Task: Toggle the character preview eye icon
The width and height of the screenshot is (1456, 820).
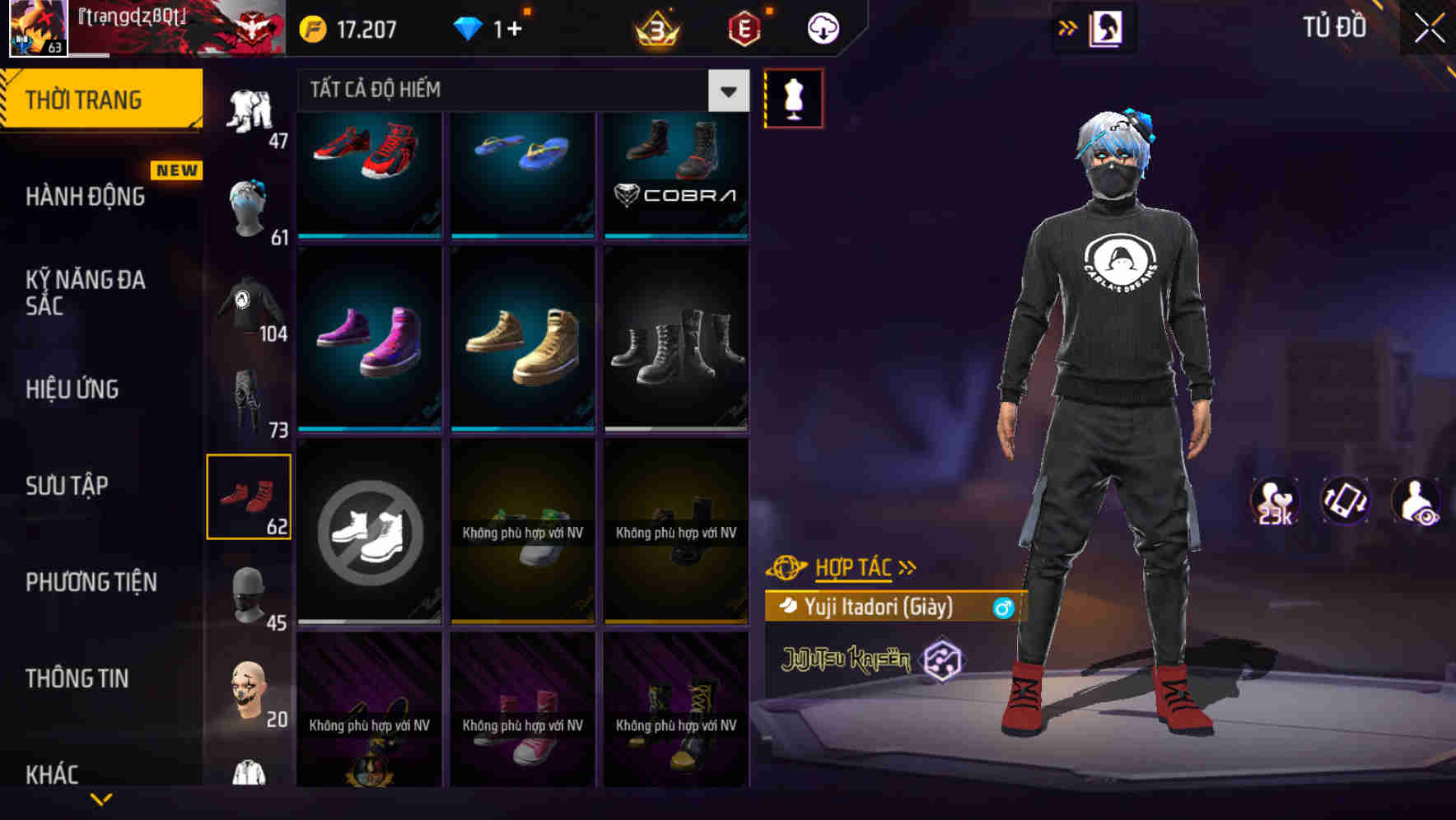Action: tap(1414, 500)
